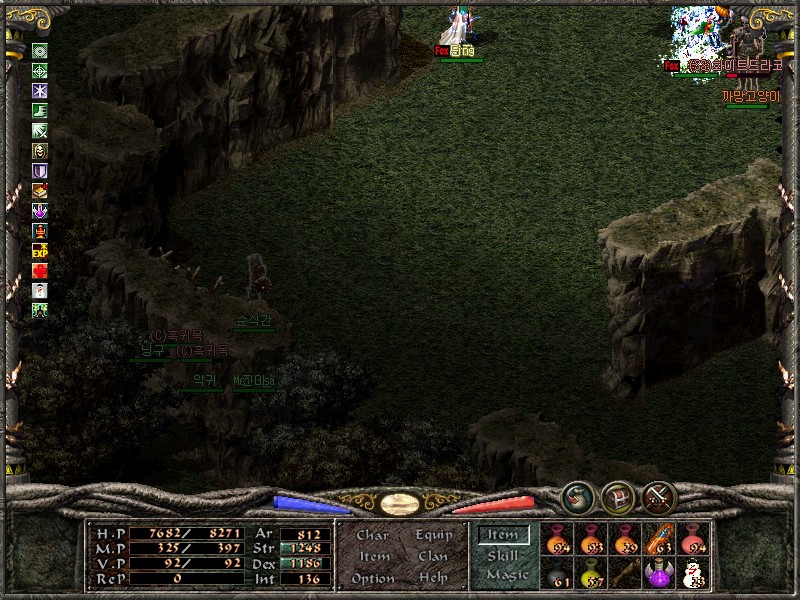The image size is (800, 600).
Task: Open the Clan menu
Action: [x=433, y=556]
